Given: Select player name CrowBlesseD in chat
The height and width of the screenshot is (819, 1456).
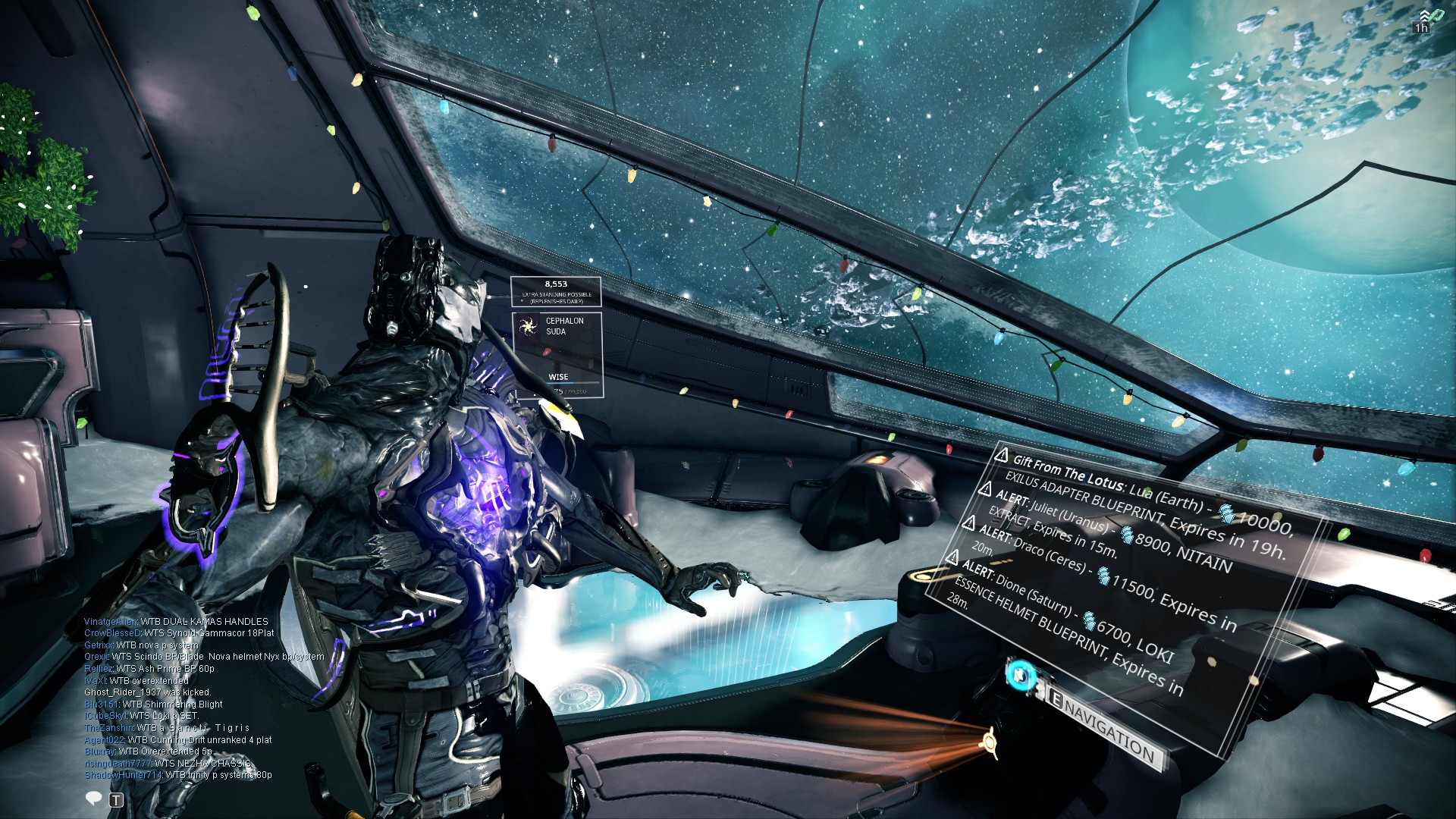Looking at the screenshot, I should [112, 633].
